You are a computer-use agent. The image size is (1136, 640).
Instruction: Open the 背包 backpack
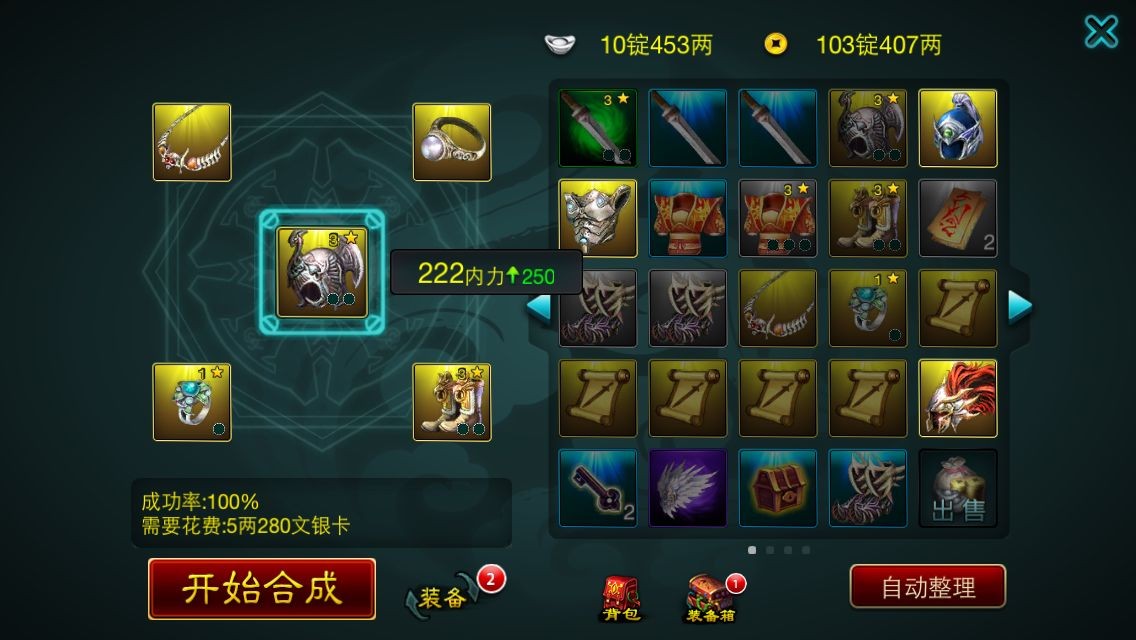(619, 598)
